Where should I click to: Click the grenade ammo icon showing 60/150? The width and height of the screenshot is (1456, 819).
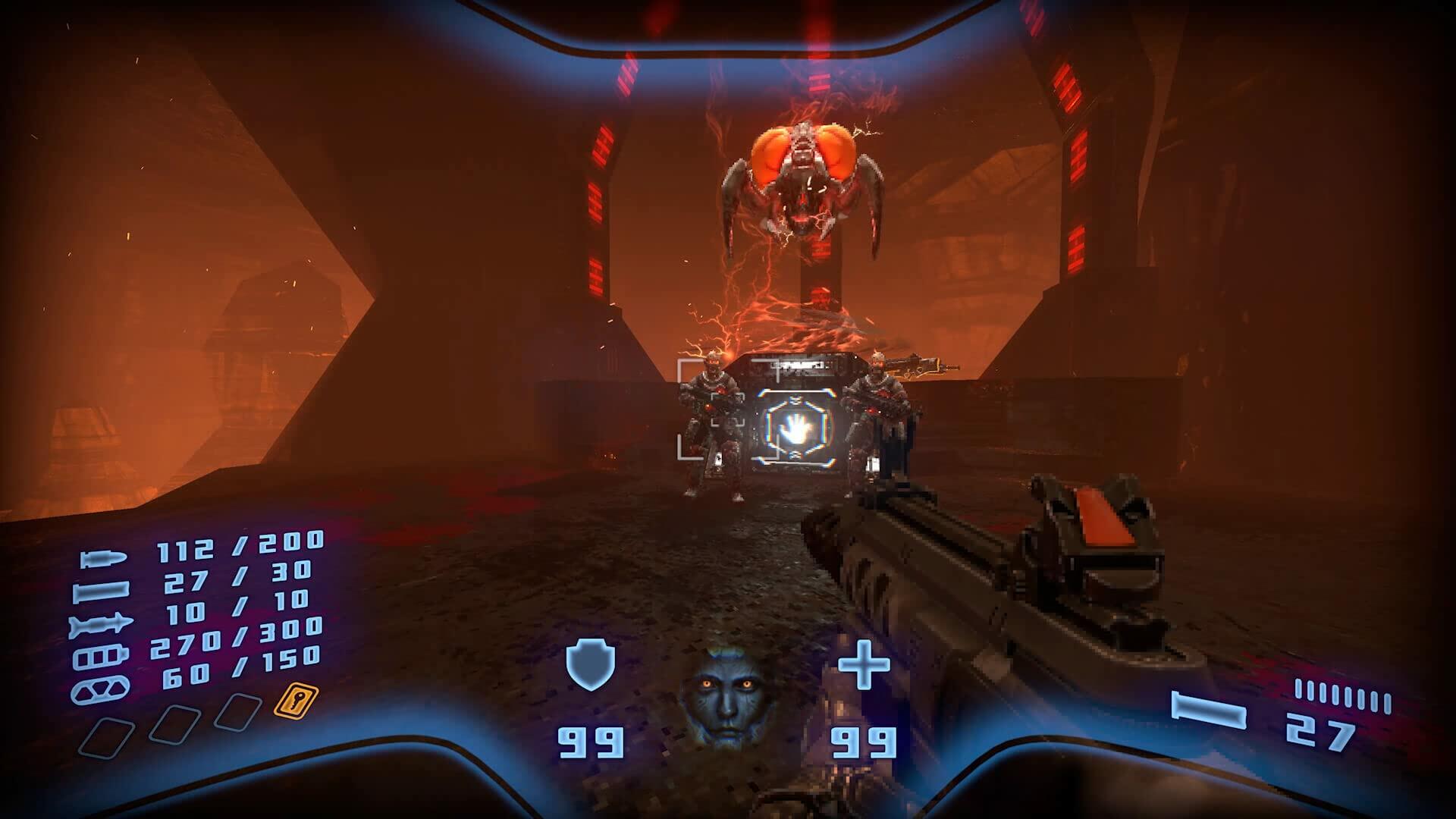[x=100, y=690]
